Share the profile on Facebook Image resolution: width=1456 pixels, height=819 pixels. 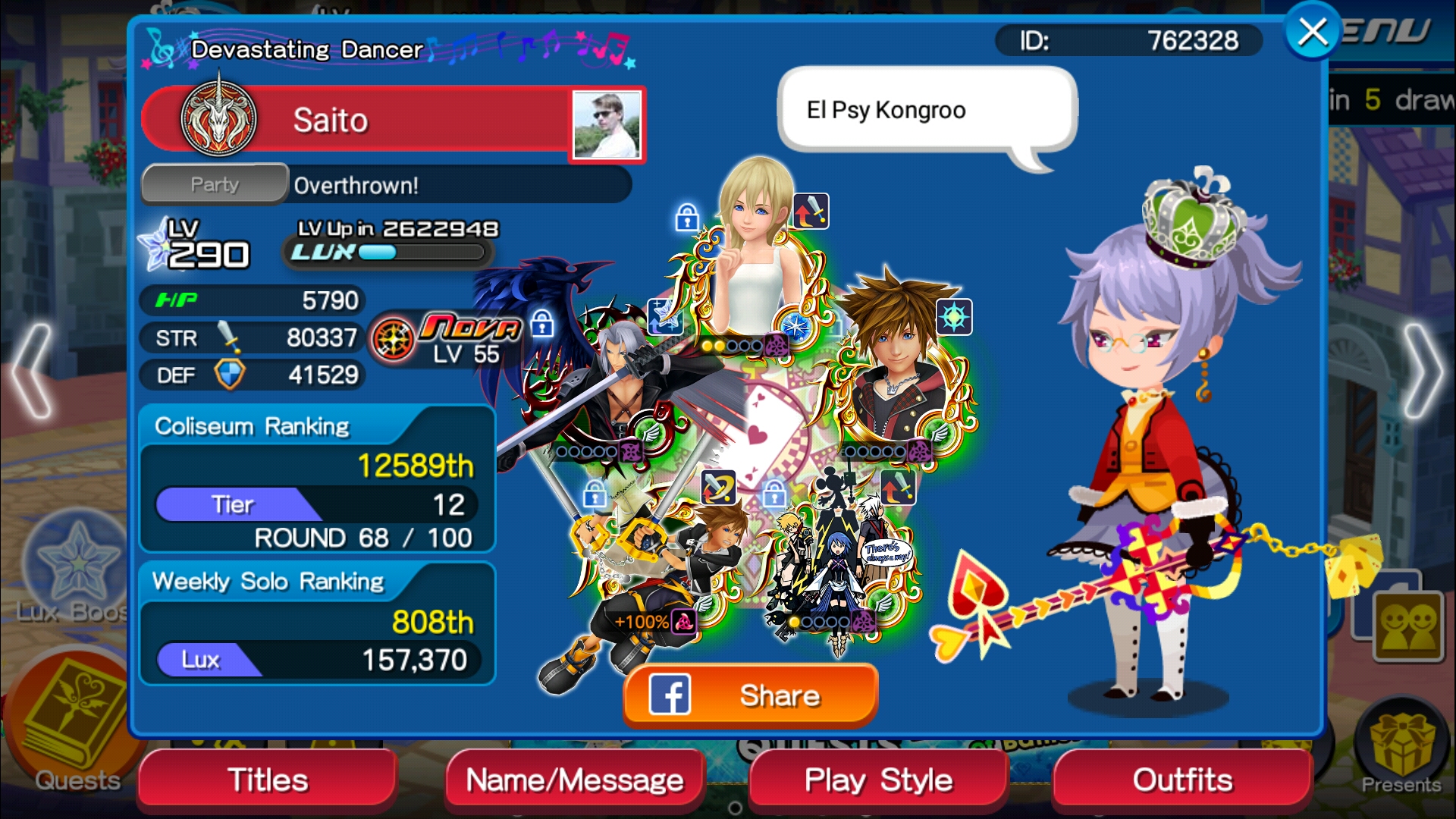[750, 695]
